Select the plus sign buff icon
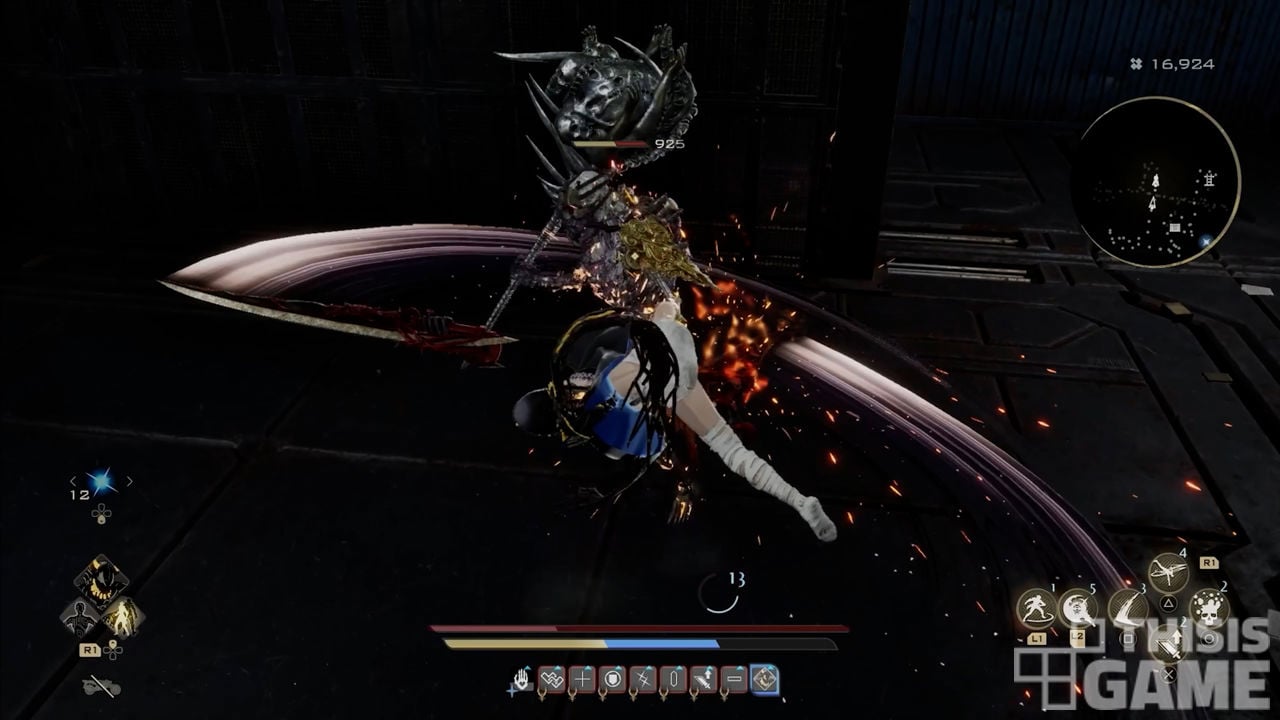Screen dimensions: 1280x720 click(x=583, y=680)
